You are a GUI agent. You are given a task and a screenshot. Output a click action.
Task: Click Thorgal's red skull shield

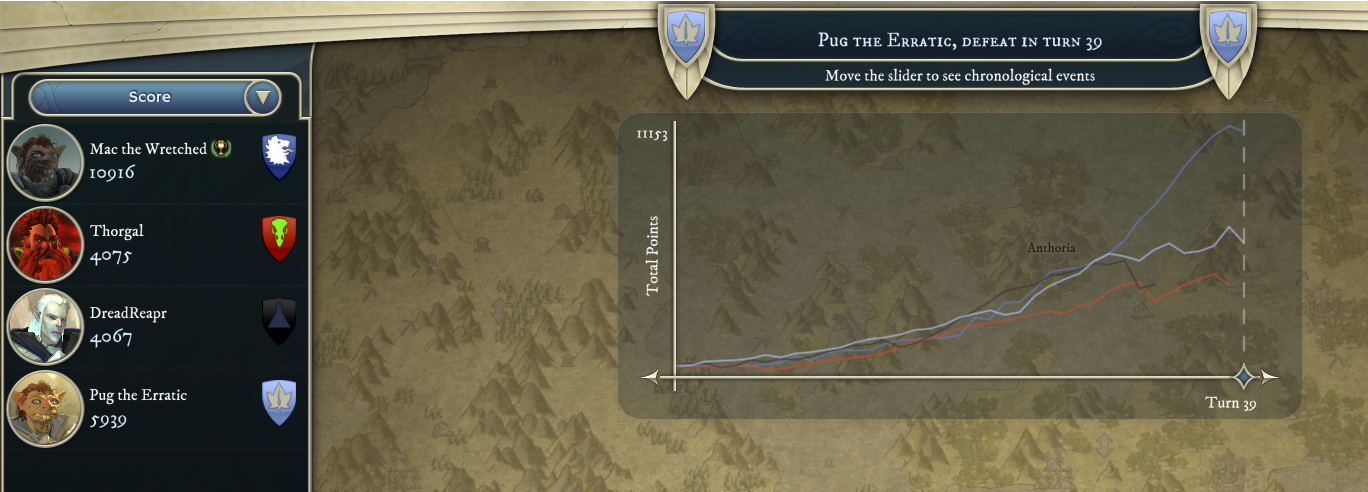[279, 239]
